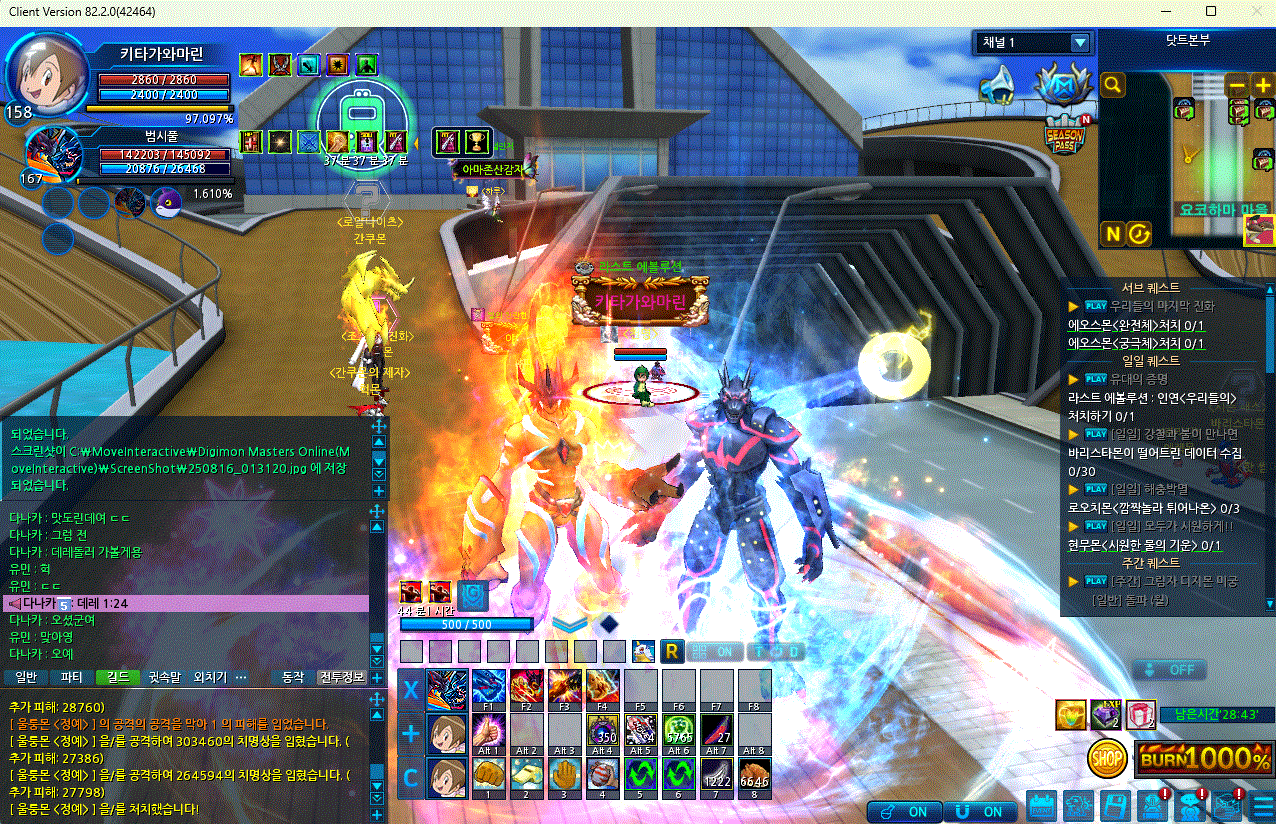The image size is (1276, 824).
Task: Open the hamburger main menu button
Action: pos(1262,805)
